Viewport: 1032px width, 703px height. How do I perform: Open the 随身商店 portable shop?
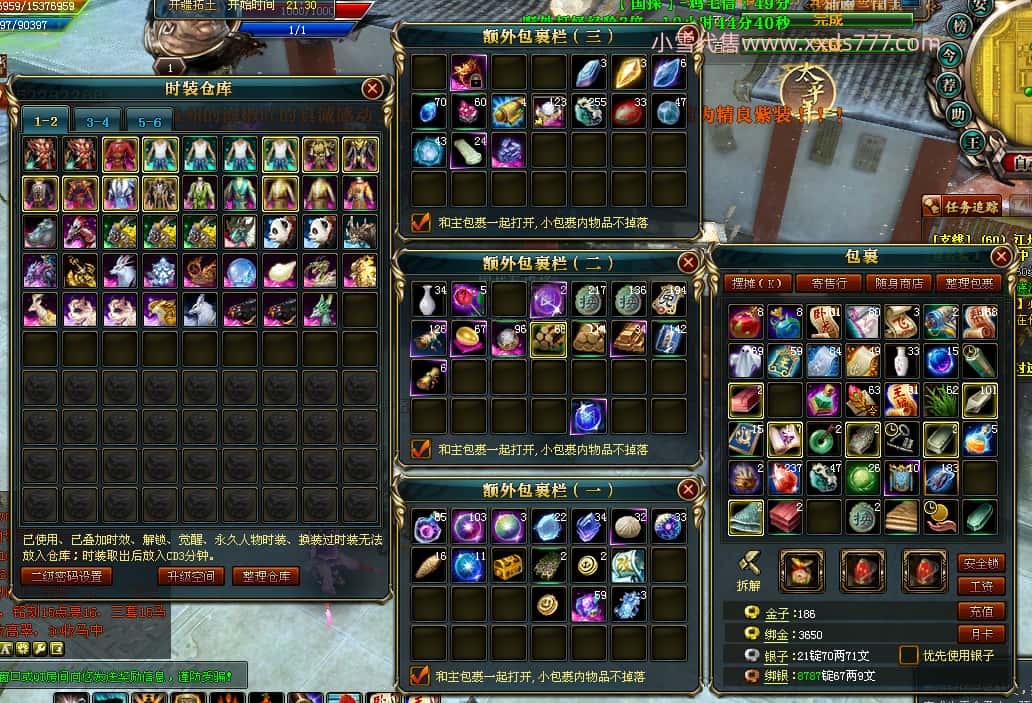[x=897, y=283]
